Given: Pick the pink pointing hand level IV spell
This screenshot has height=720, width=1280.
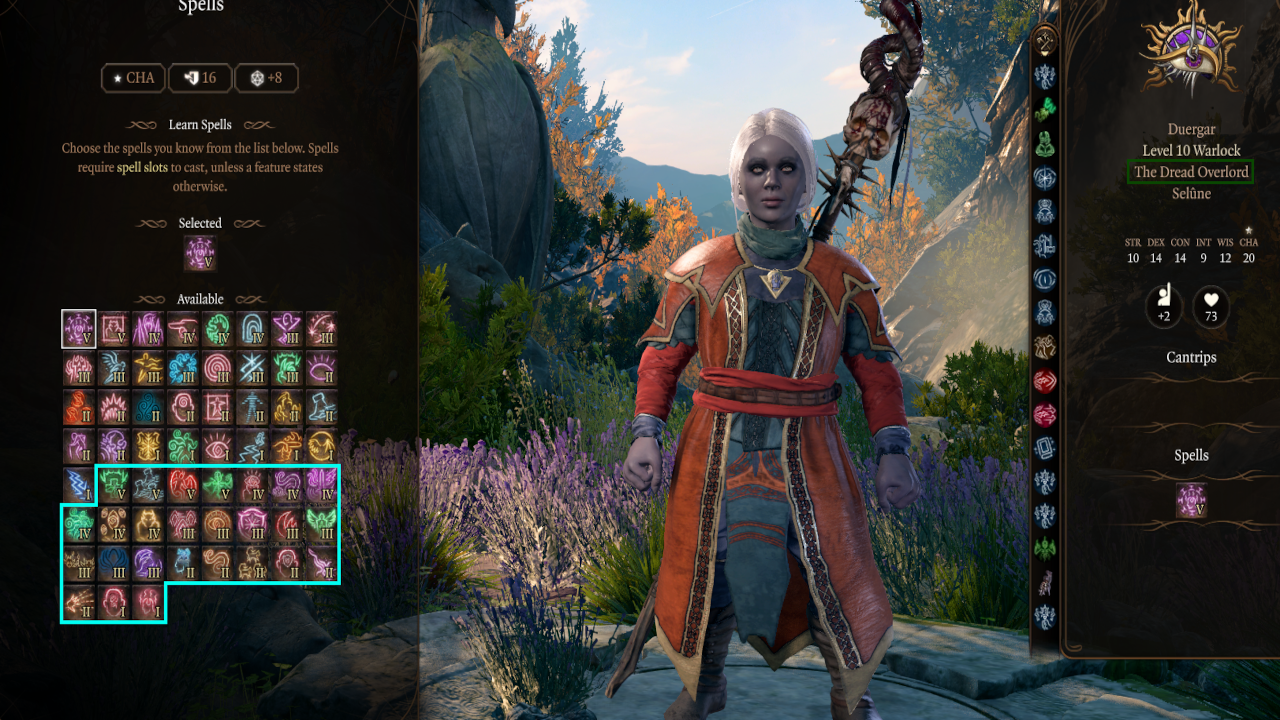Looking at the screenshot, I should coord(184,328).
